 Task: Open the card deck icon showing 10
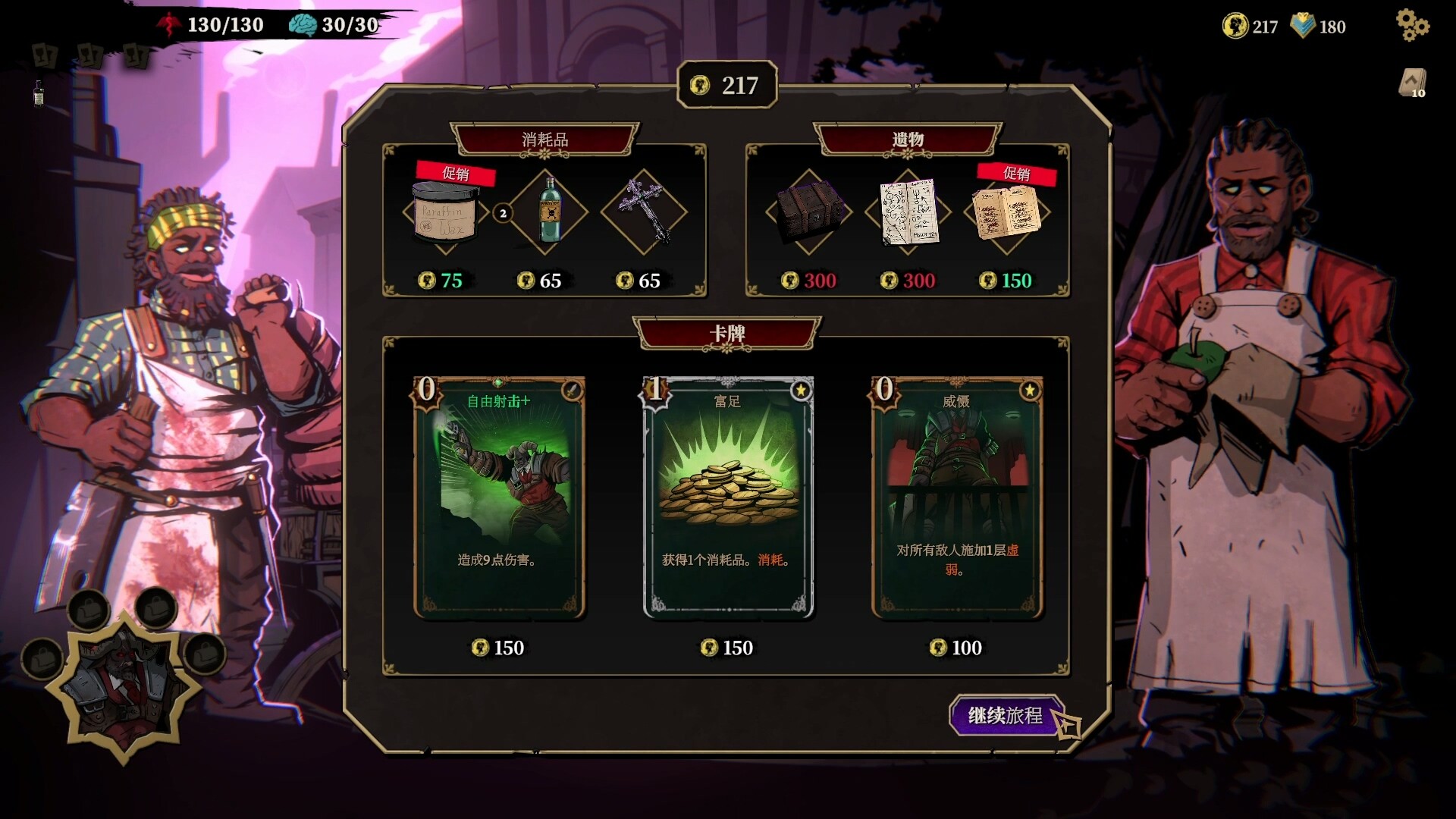(x=1412, y=83)
